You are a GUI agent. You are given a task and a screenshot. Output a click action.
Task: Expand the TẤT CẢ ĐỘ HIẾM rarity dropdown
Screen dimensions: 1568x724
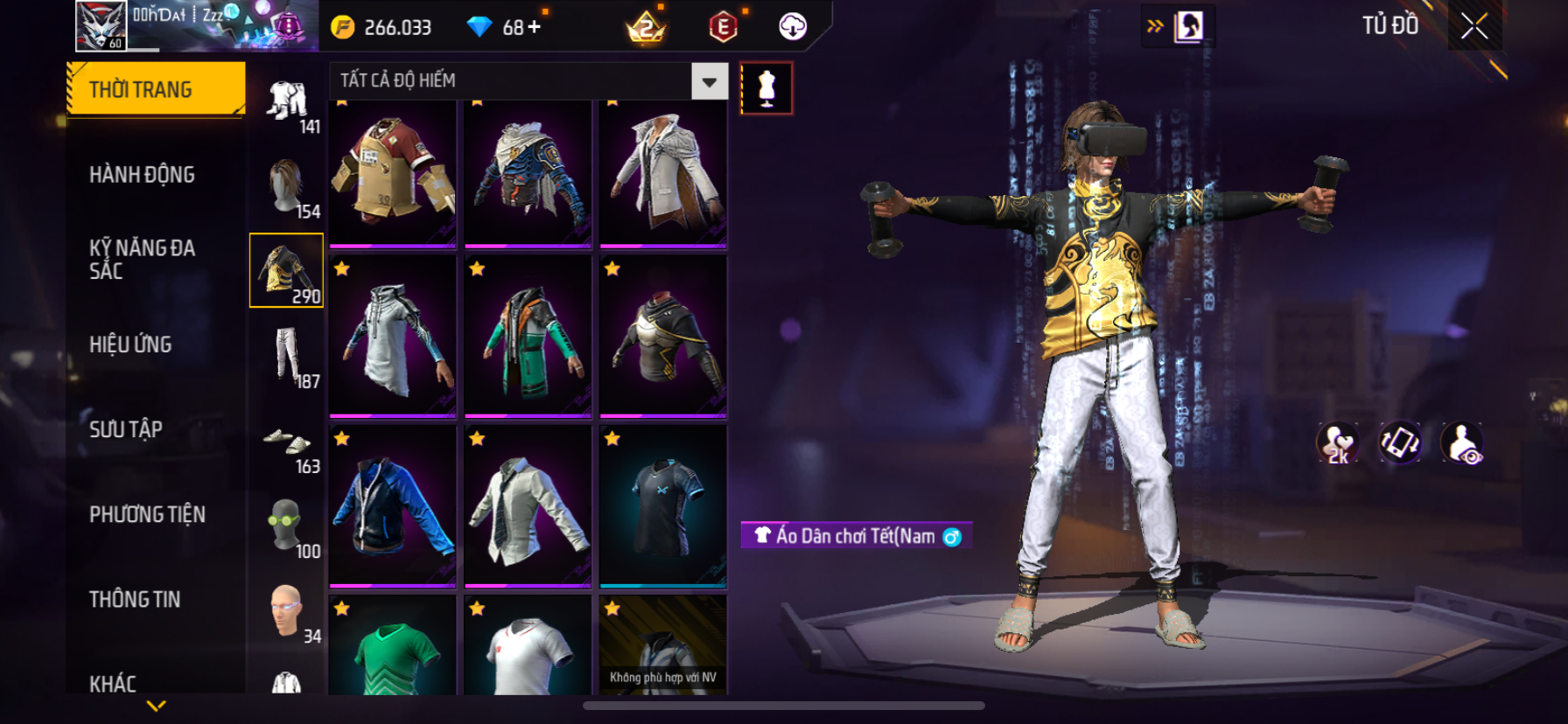(x=709, y=81)
